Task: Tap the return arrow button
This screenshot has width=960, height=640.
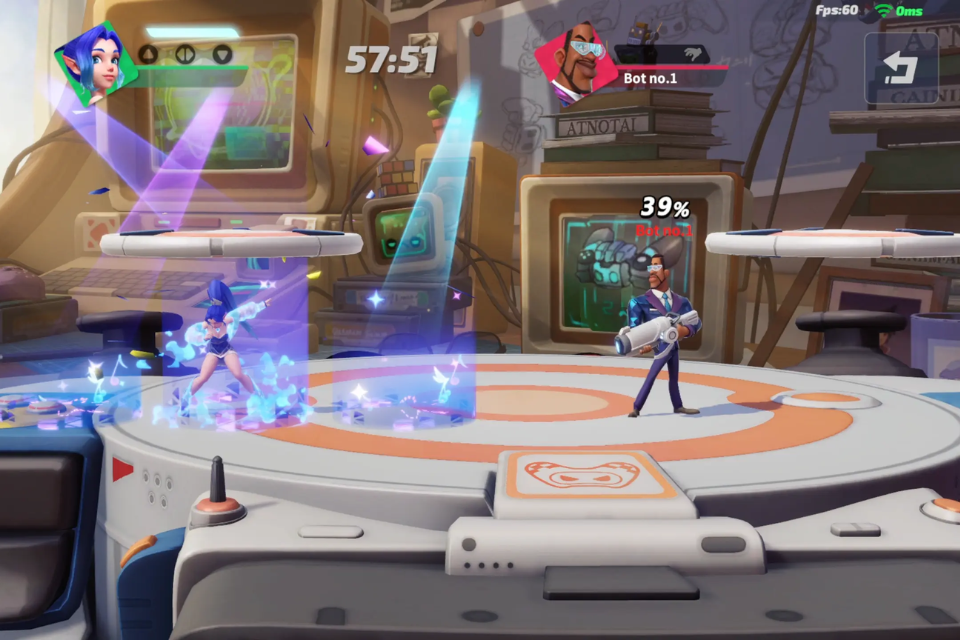Action: pos(901,68)
